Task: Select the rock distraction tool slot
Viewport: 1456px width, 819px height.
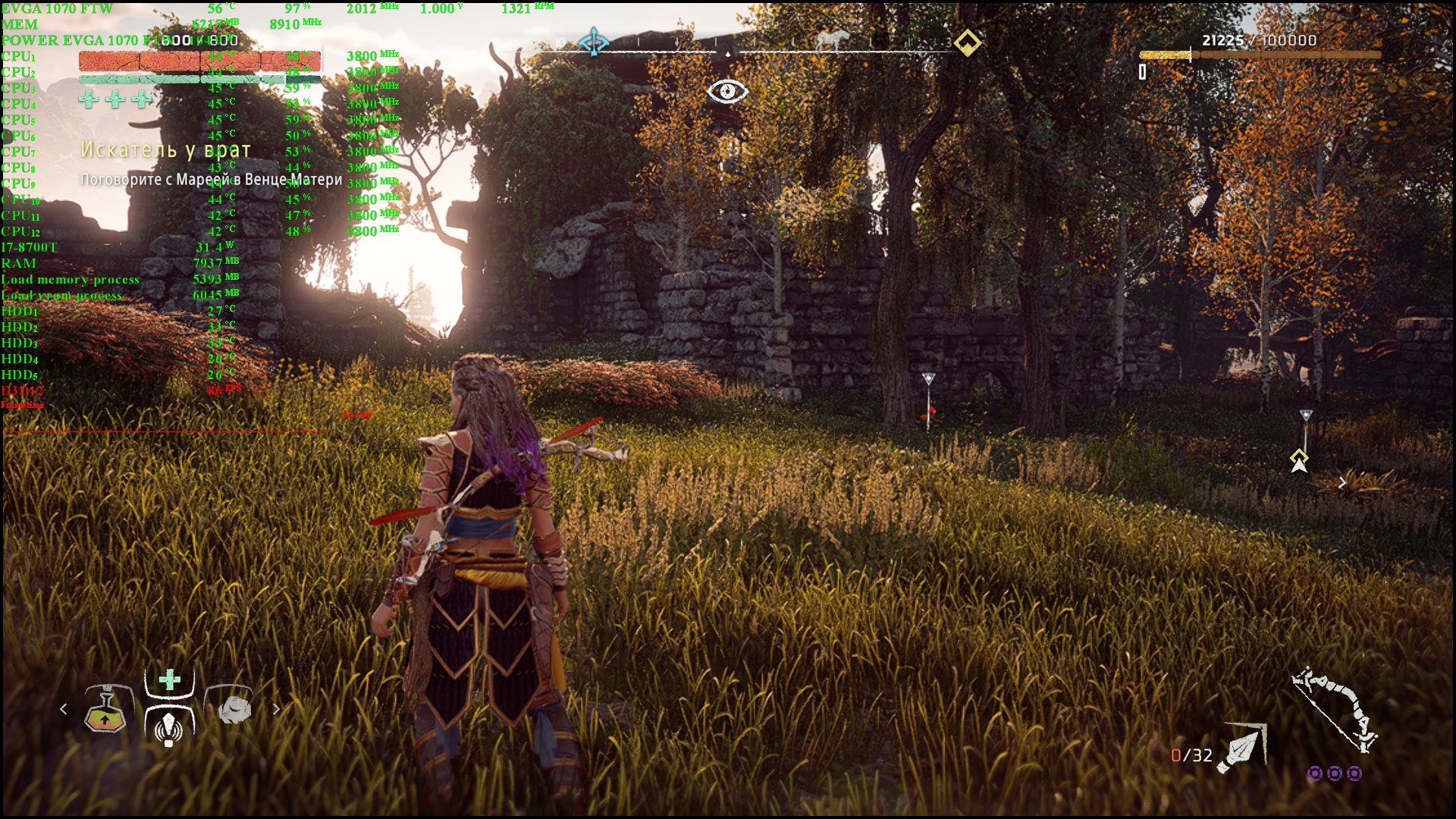Action: point(234,709)
